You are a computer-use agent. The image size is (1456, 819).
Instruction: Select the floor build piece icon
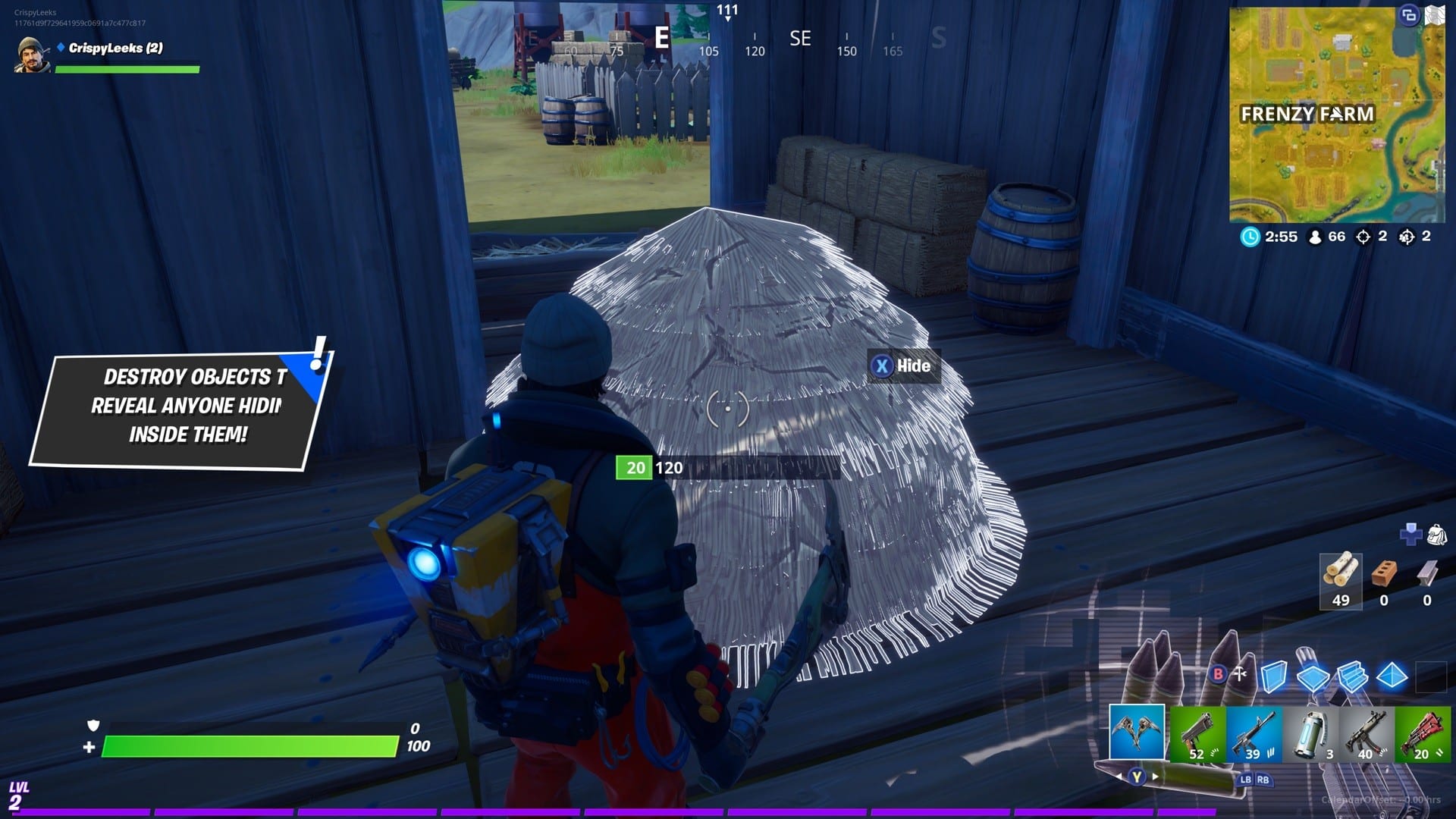point(1313,678)
